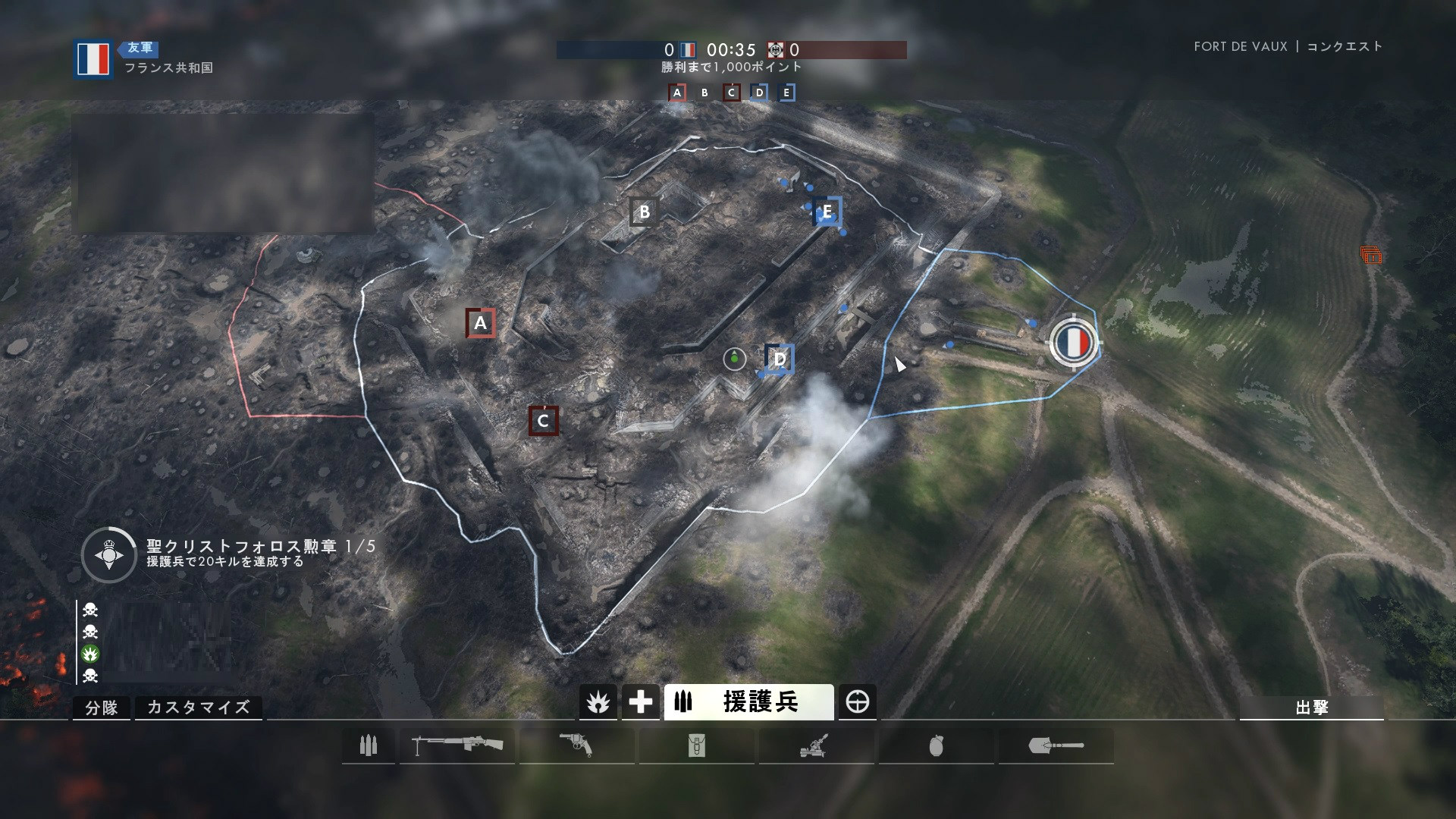This screenshot has height=819, width=1456.
Task: Pick the mortar gadget slot
Action: [x=816, y=746]
